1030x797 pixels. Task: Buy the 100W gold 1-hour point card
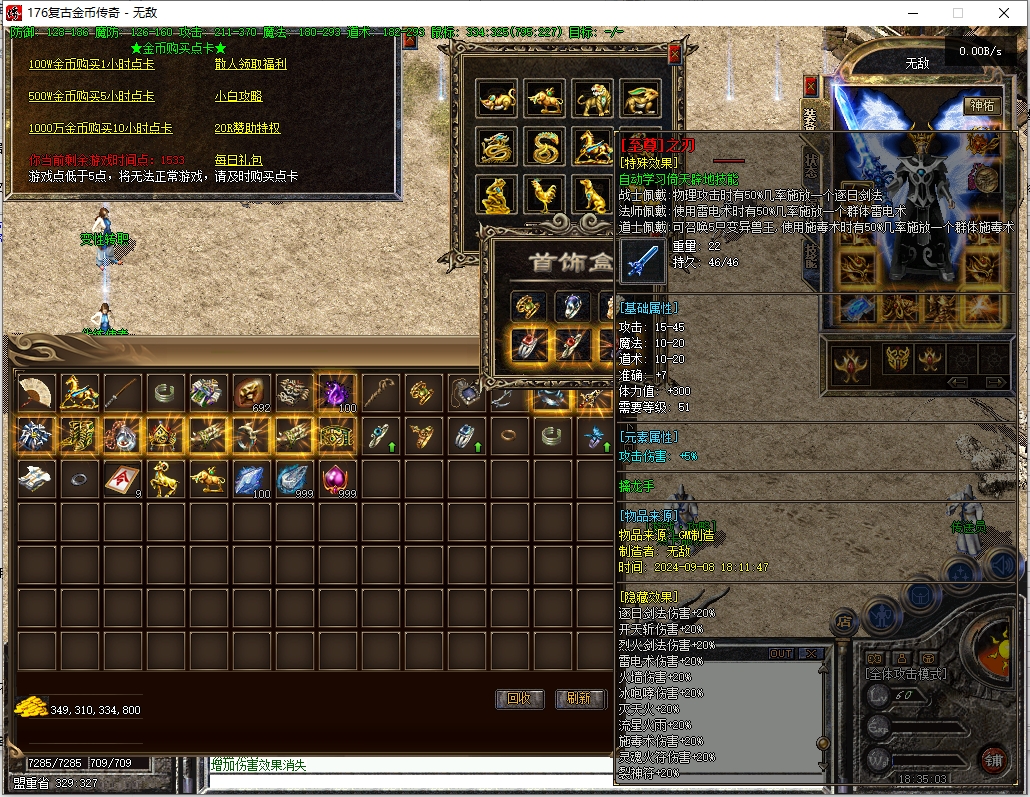click(91, 64)
